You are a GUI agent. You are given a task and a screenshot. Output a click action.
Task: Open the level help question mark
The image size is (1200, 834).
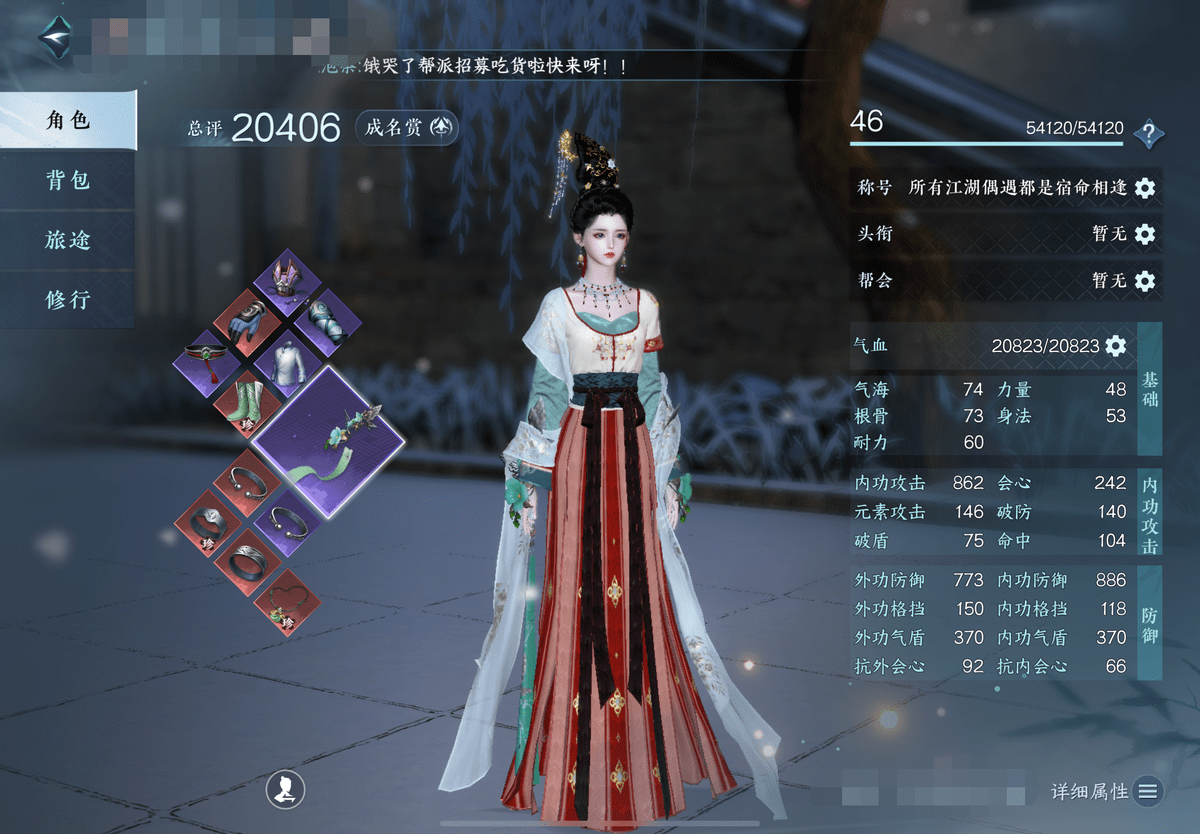1149,132
